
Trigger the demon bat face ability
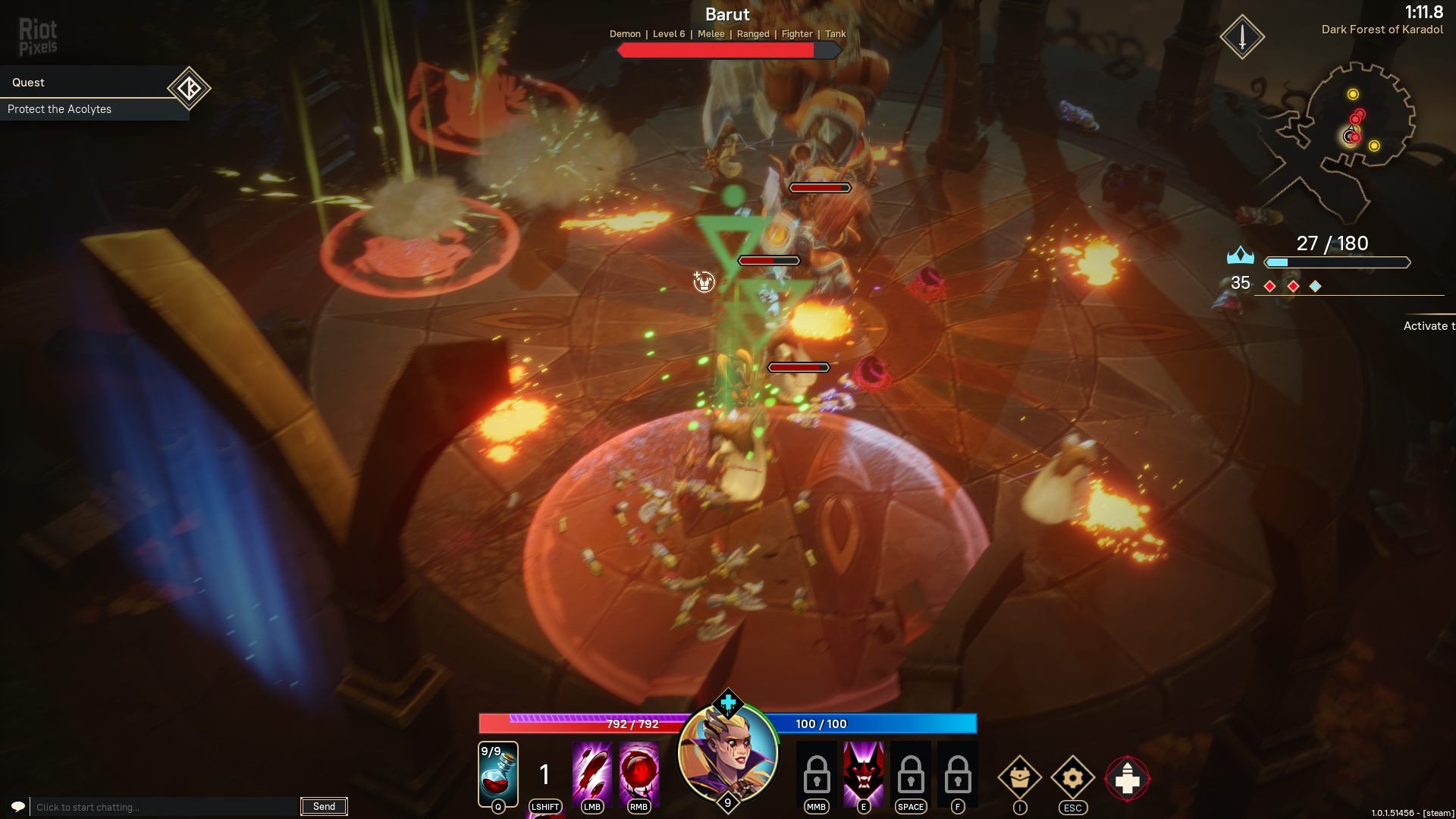863,773
